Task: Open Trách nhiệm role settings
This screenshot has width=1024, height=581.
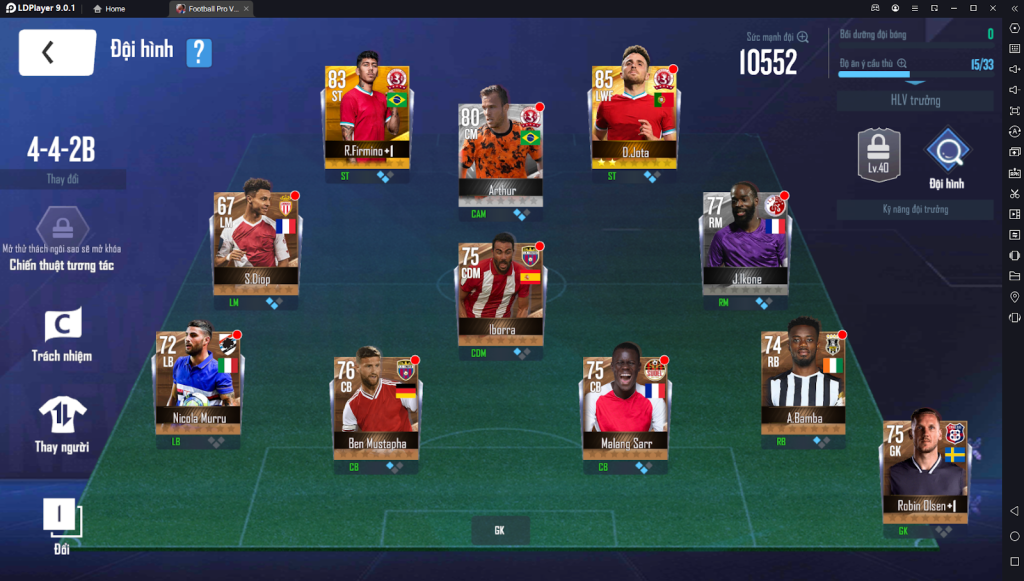Action: pyautogui.click(x=61, y=334)
